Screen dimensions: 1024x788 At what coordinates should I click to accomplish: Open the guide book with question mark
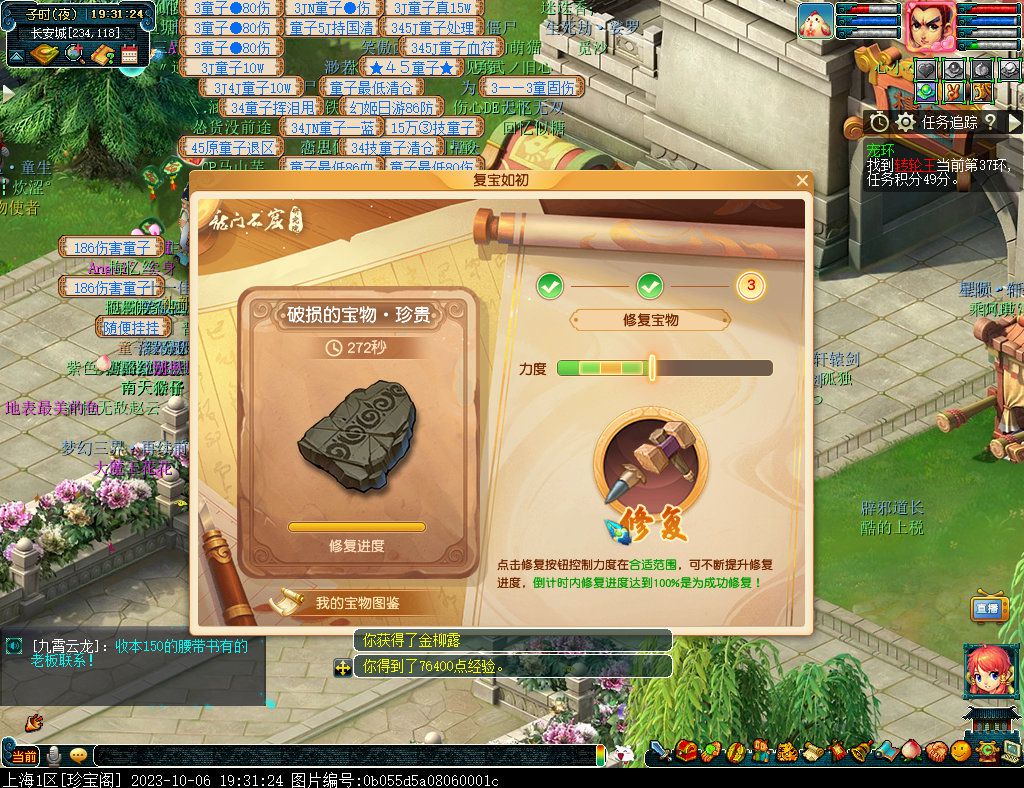coord(102,54)
